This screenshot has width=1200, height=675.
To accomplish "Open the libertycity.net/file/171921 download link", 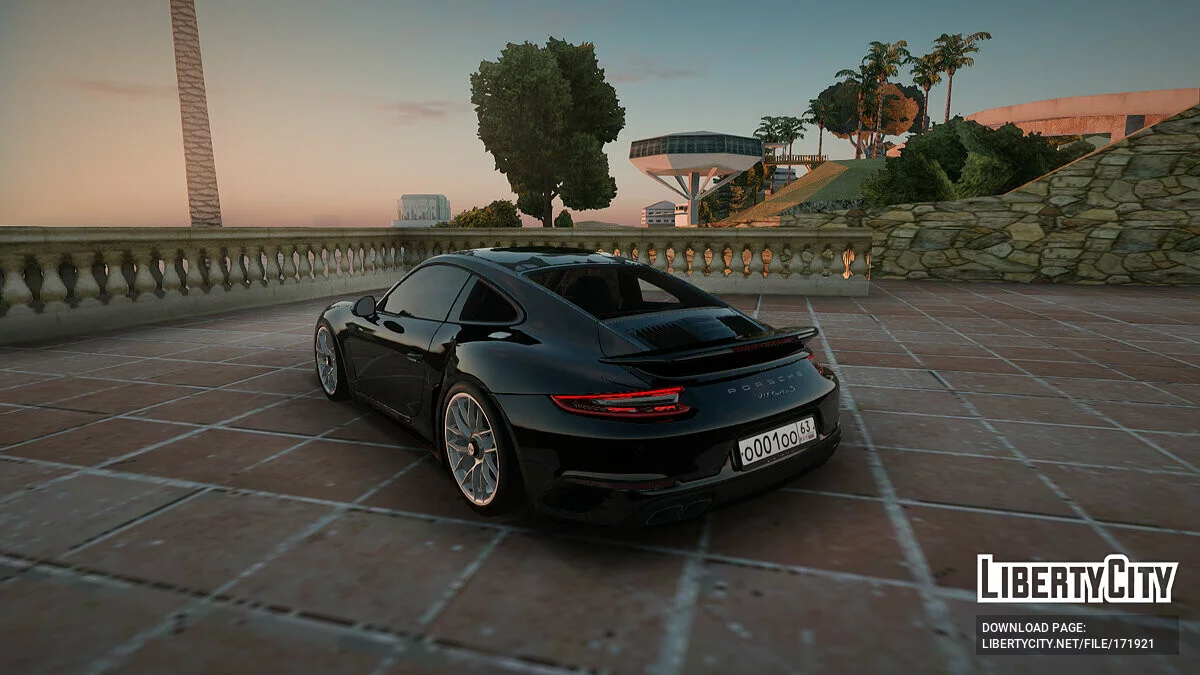I will coord(1067,645).
